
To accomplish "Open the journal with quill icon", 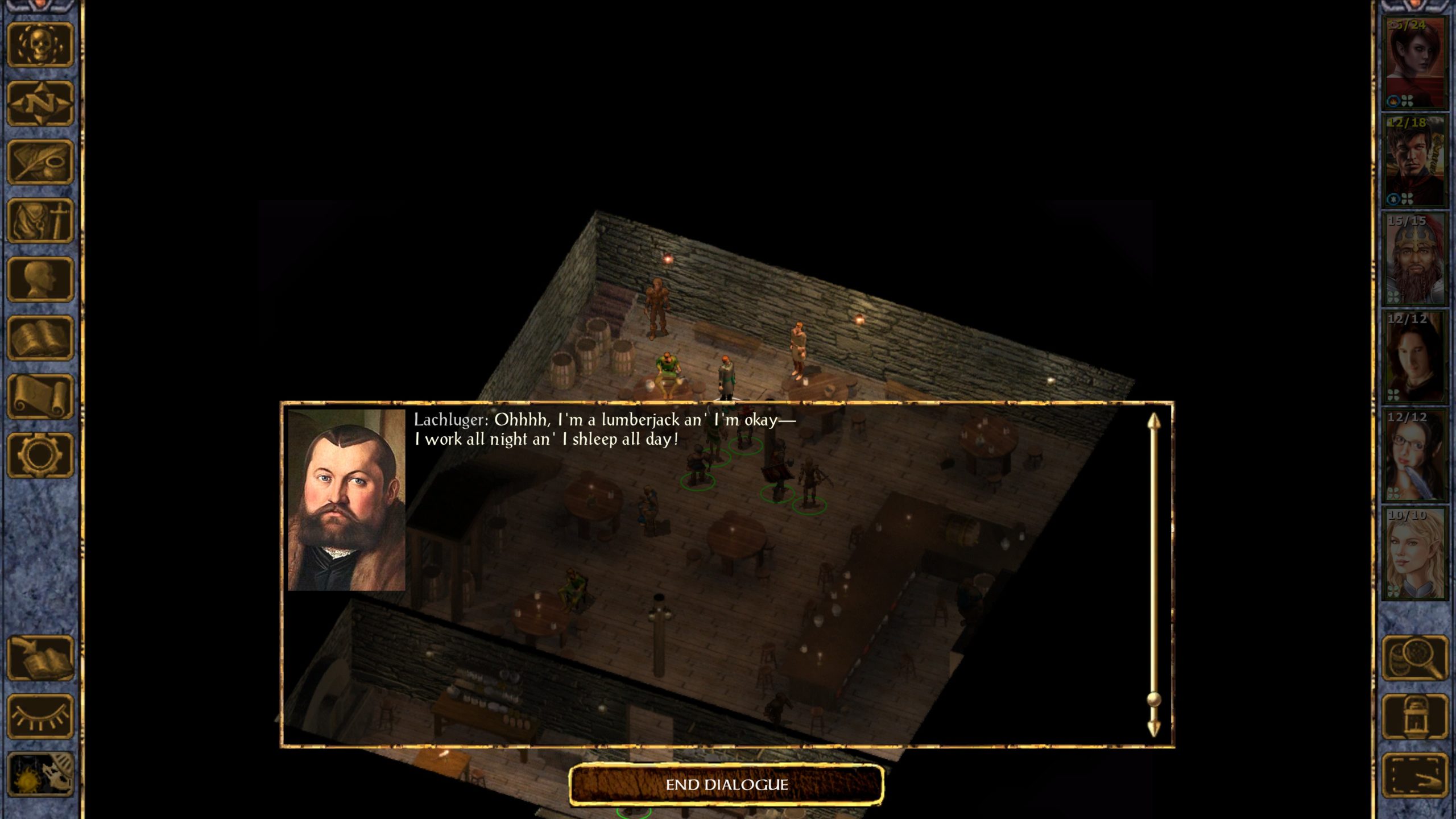I will point(40,162).
